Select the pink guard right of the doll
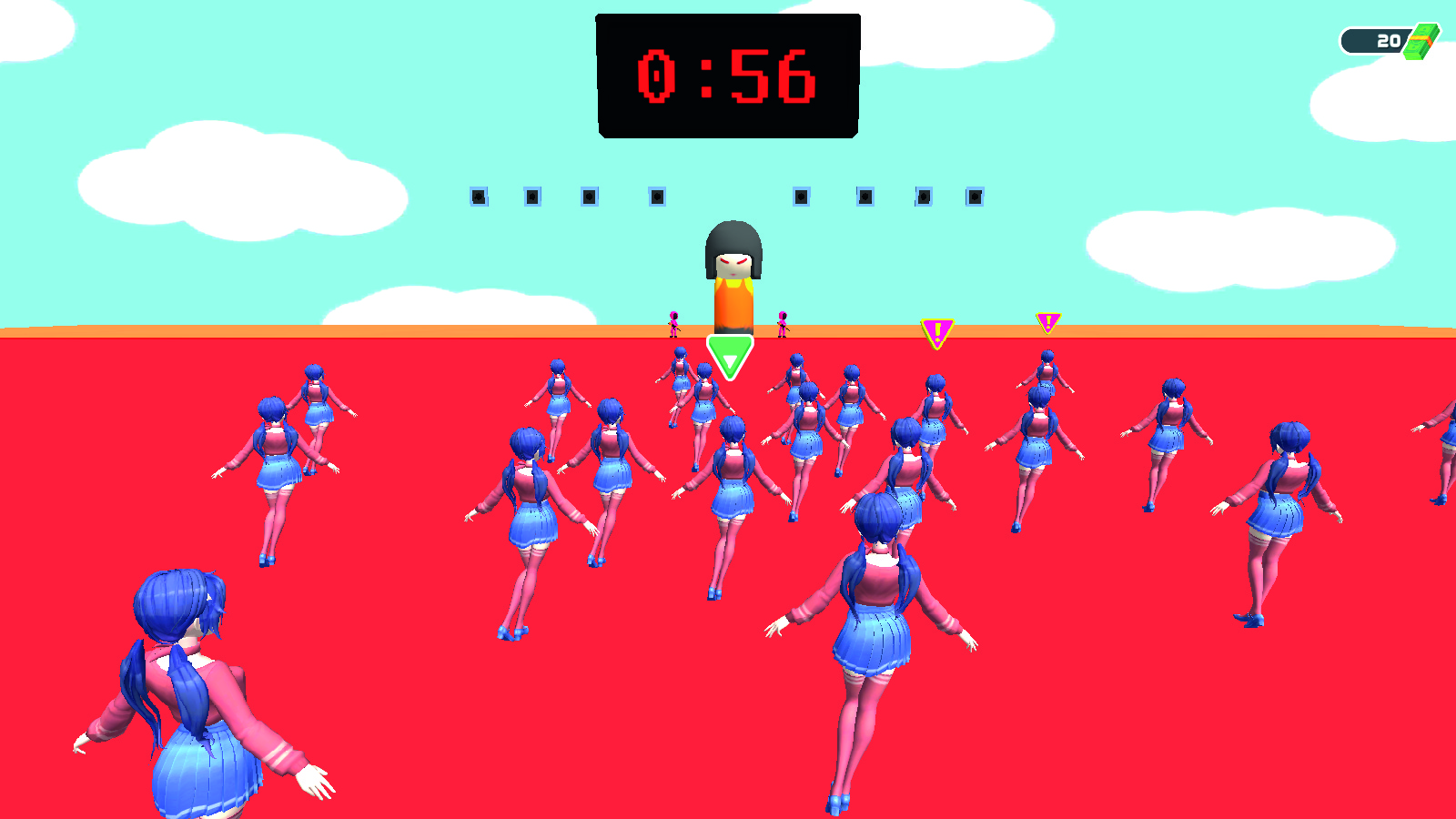The width and height of the screenshot is (1456, 819). pyautogui.click(x=781, y=325)
